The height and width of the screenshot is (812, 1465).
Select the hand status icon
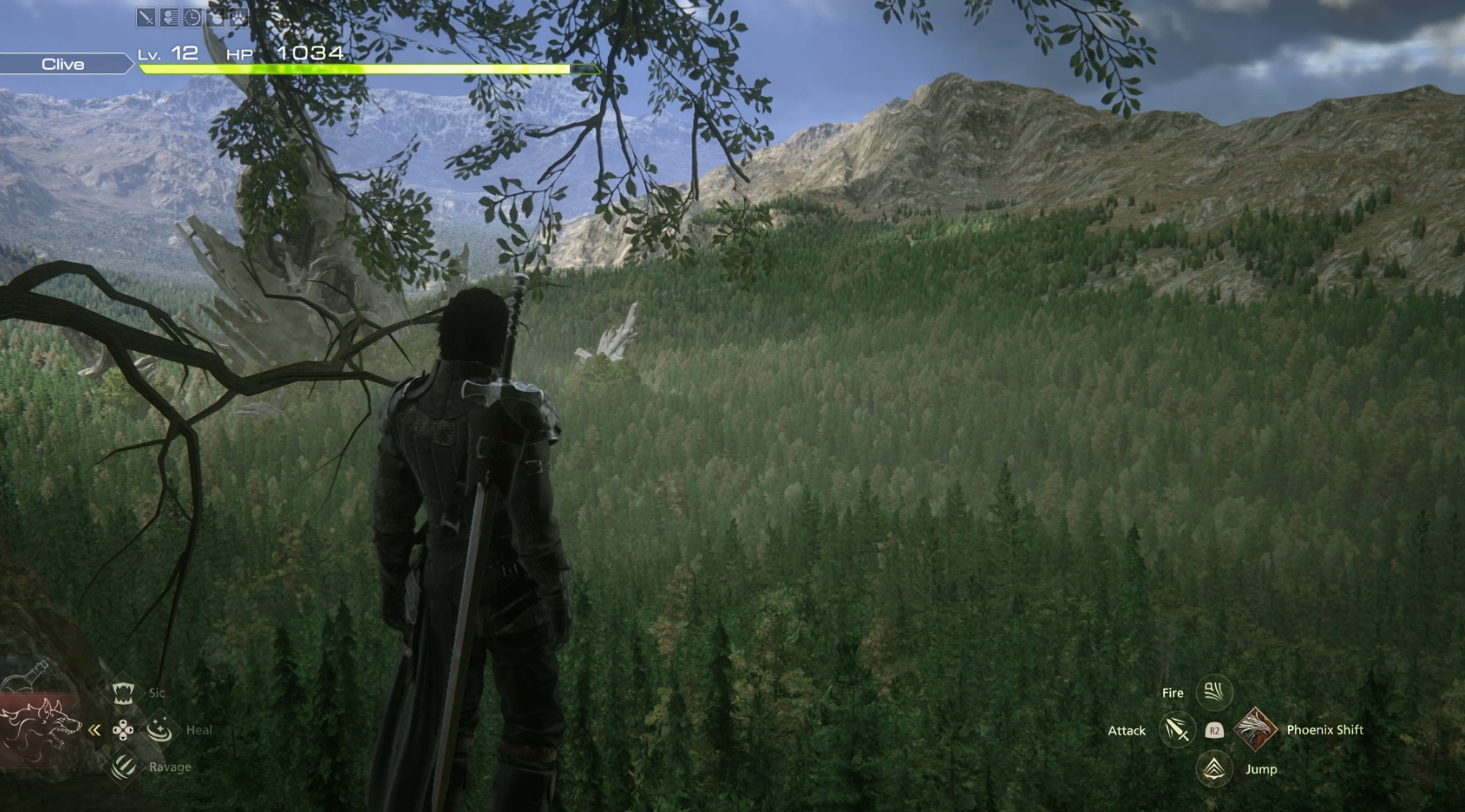[x=169, y=17]
